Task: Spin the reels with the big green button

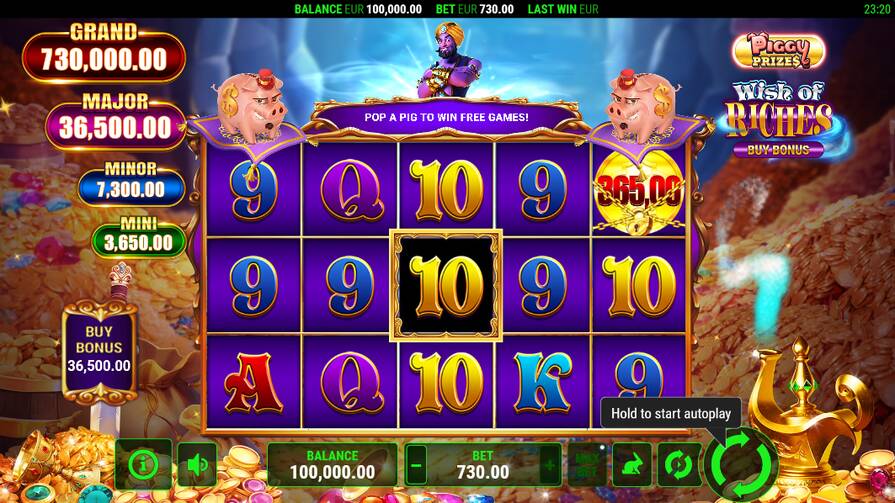Action: tap(741, 463)
